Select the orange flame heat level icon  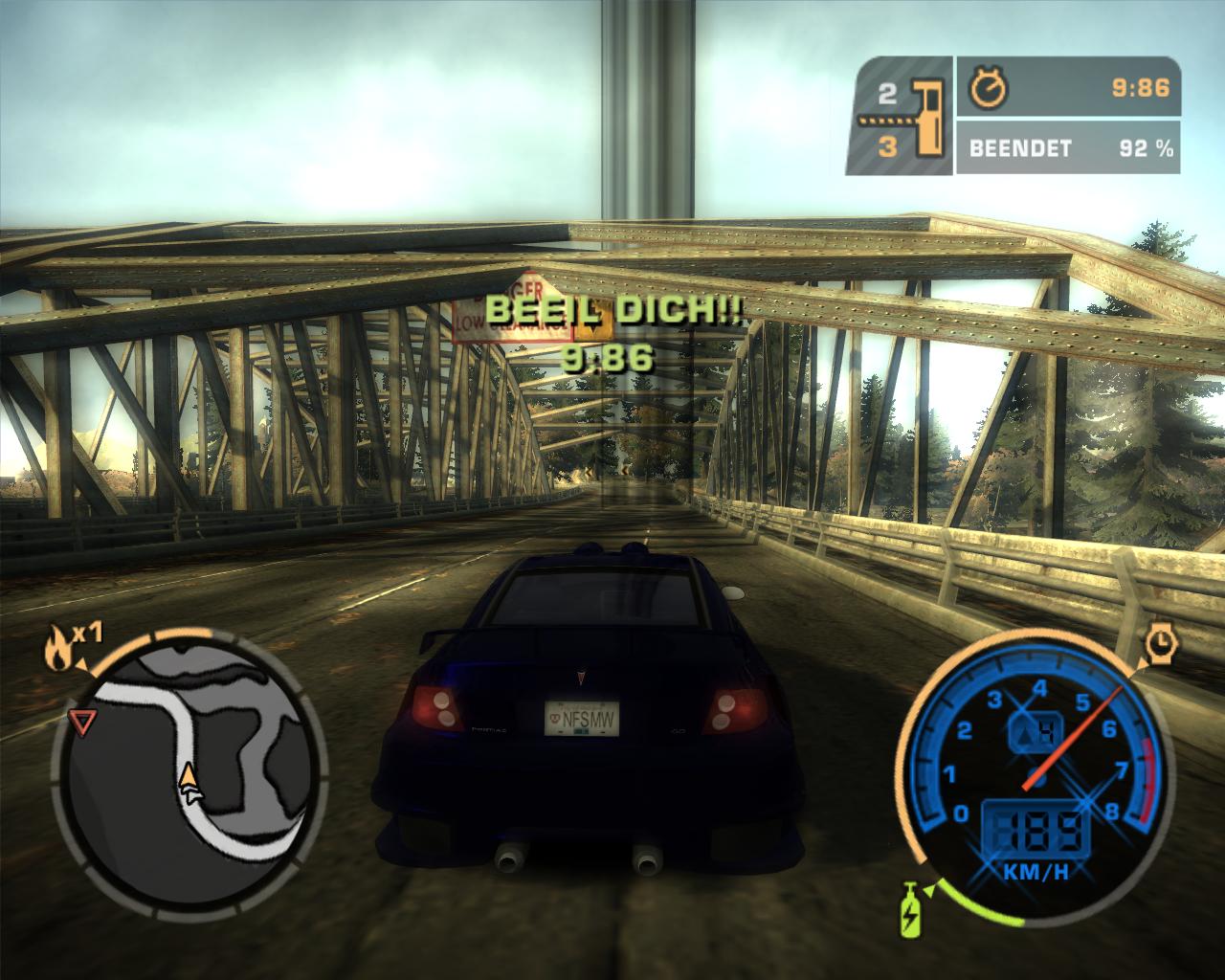tap(57, 650)
